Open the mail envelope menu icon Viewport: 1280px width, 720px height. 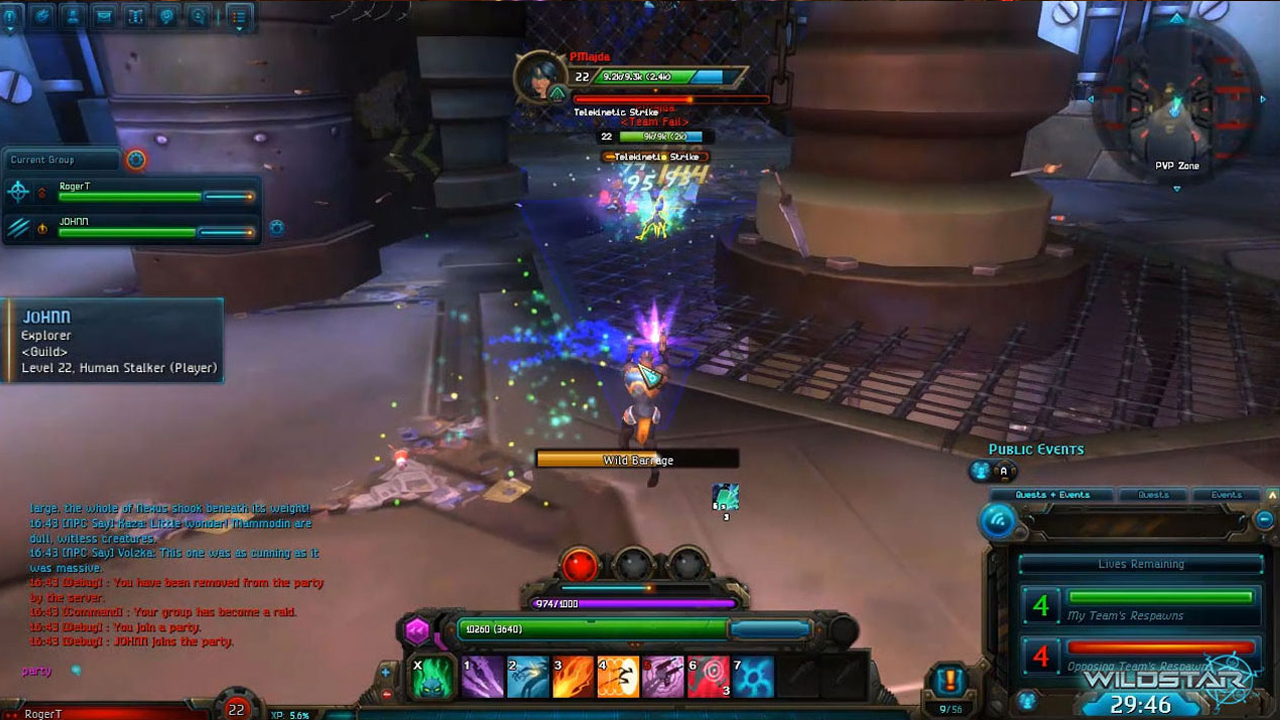pyautogui.click(x=103, y=15)
